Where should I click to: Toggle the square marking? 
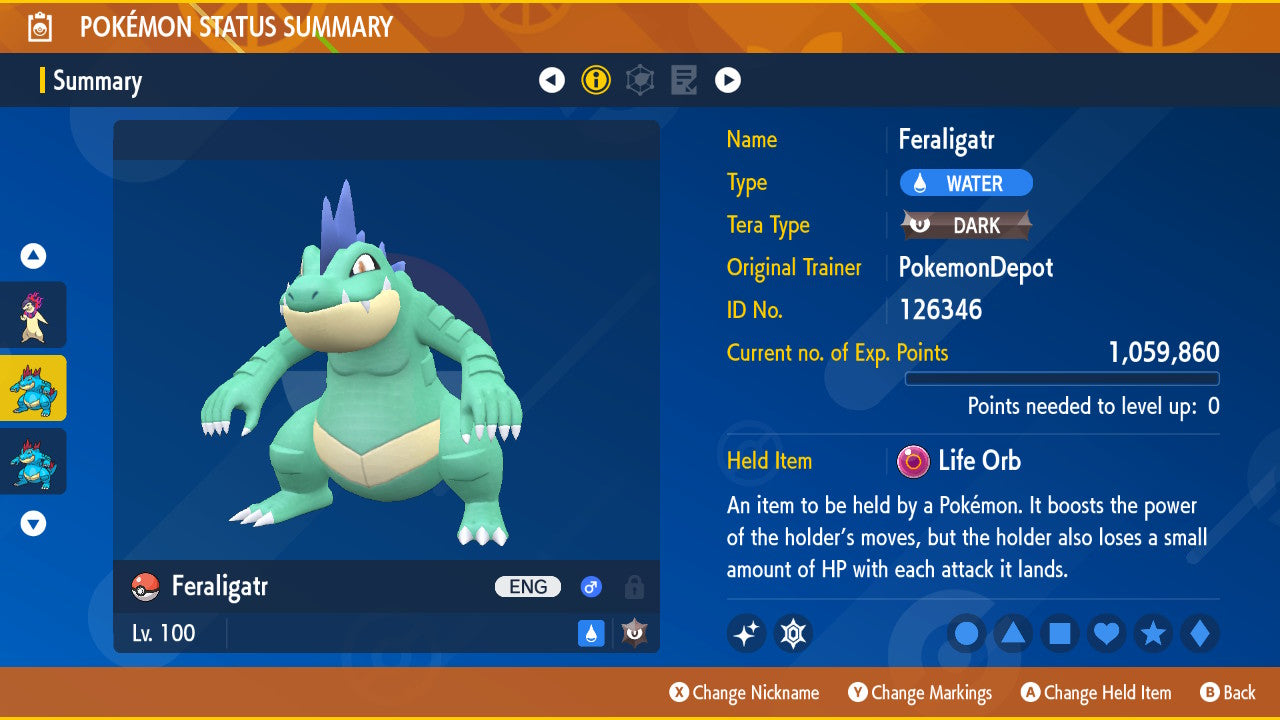1060,633
